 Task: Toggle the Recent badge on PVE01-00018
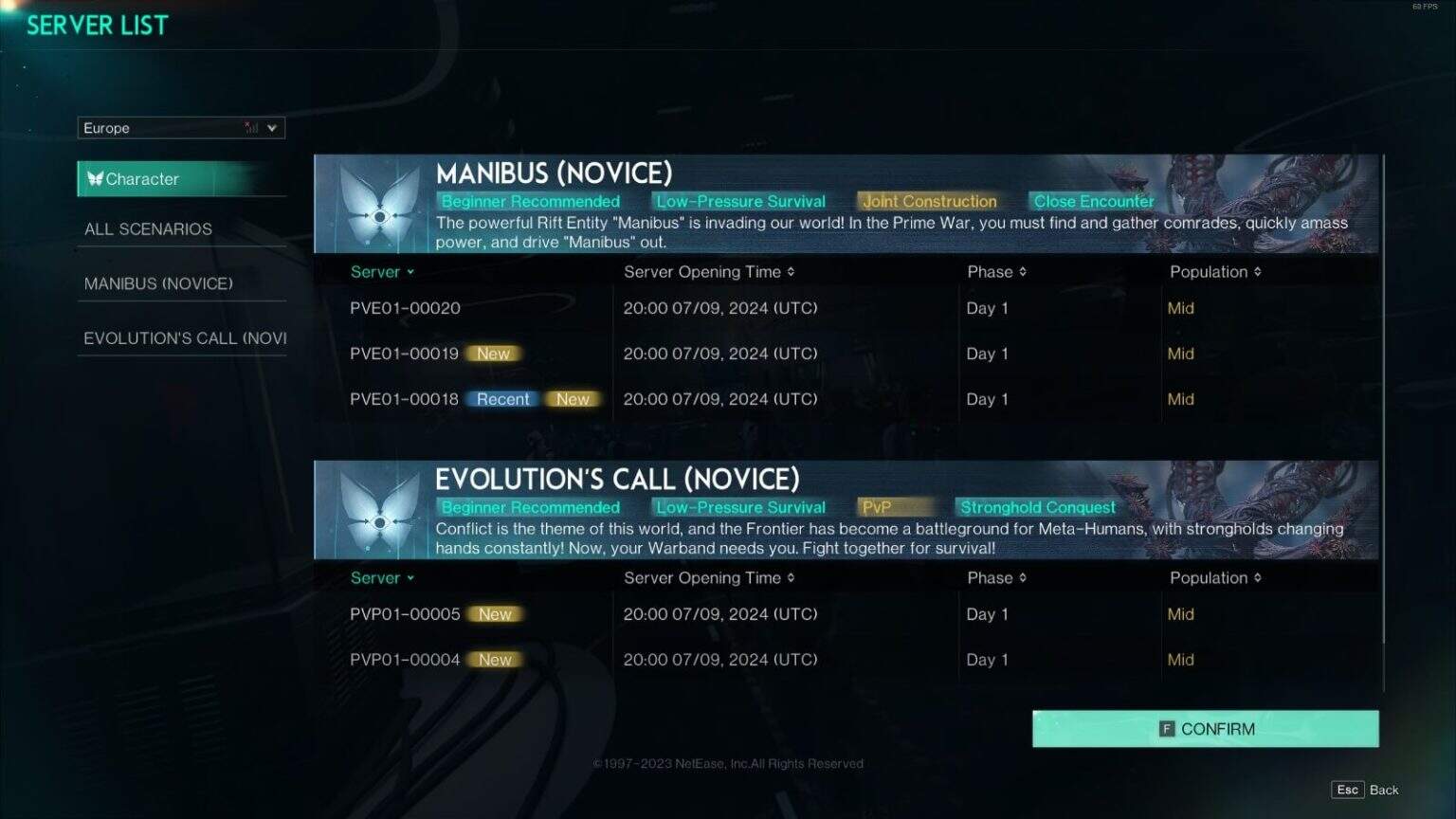pos(501,399)
